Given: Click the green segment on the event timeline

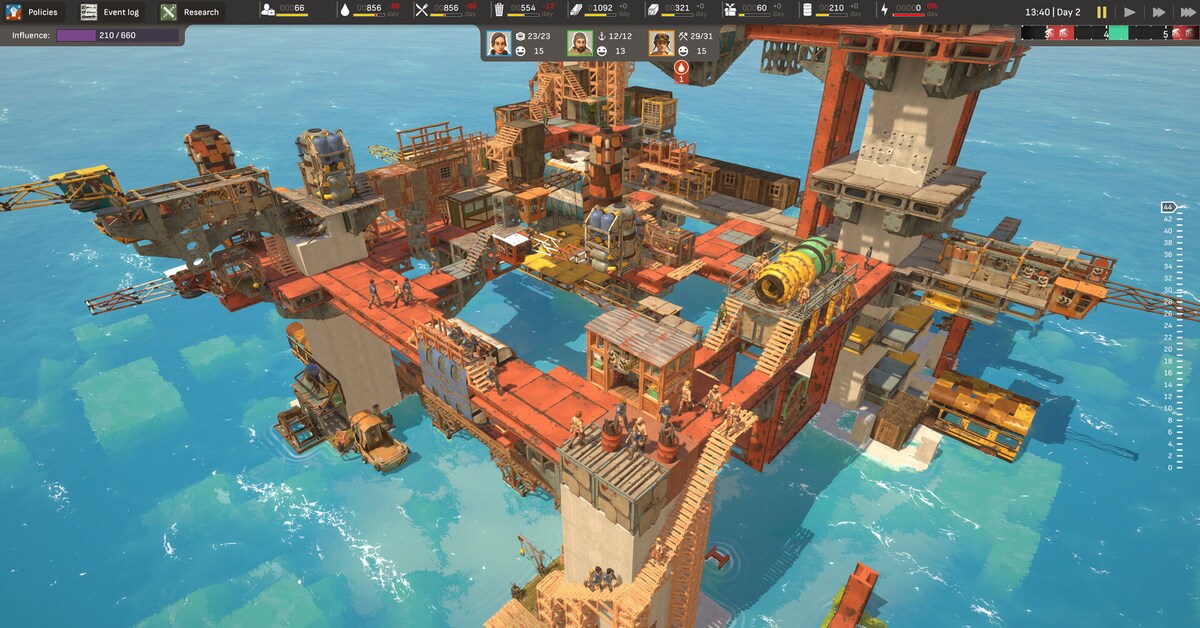Looking at the screenshot, I should [x=1118, y=33].
